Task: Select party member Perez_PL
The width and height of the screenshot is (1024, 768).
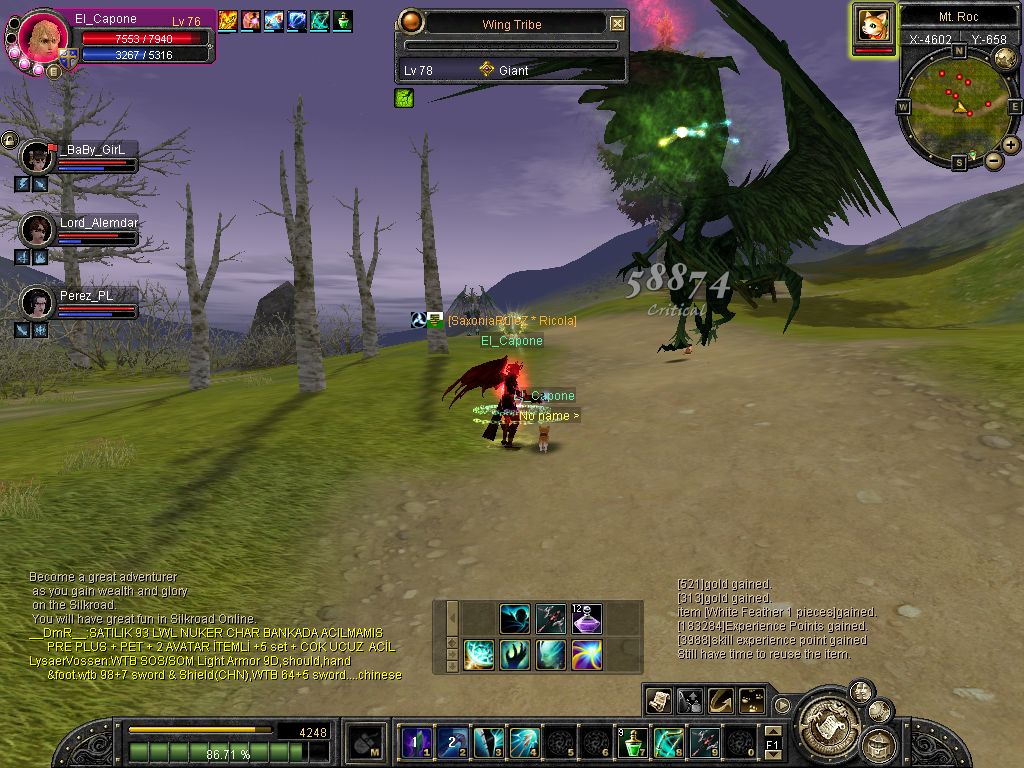Action: 38,302
